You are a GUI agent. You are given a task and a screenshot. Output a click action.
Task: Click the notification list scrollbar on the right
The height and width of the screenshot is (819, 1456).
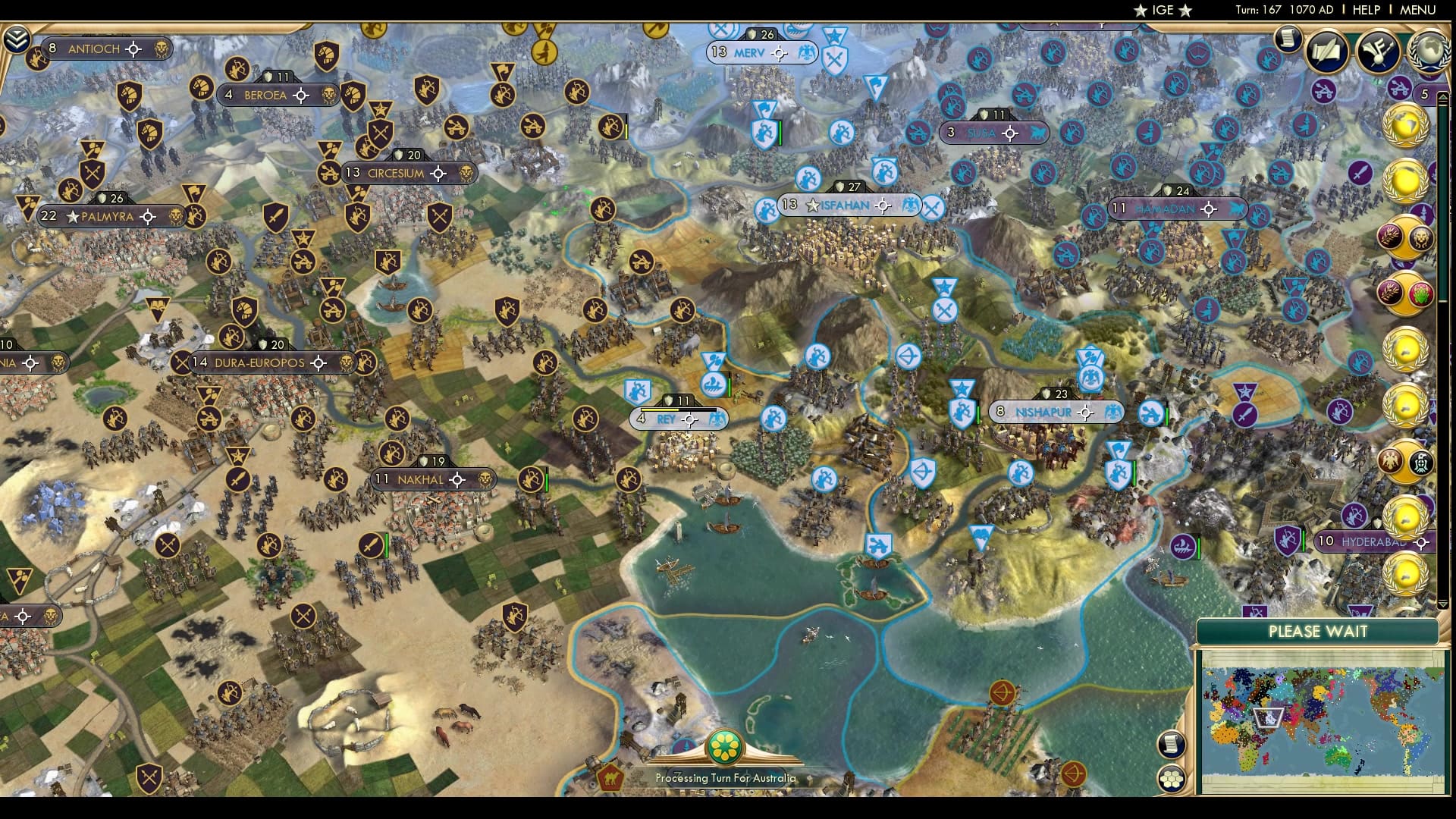pyautogui.click(x=1443, y=265)
